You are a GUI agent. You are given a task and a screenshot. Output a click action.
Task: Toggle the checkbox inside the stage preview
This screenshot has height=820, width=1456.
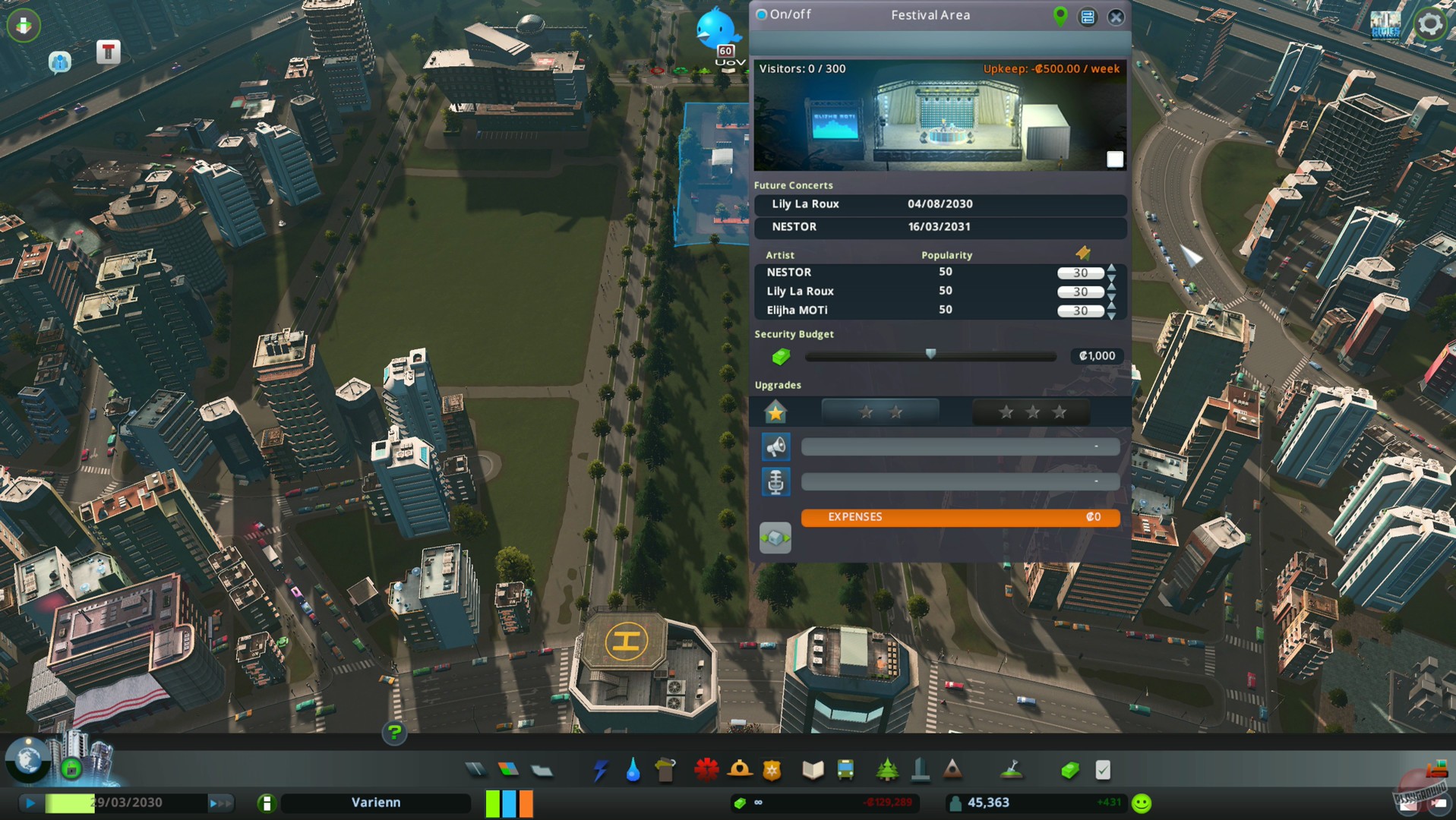point(1115,159)
